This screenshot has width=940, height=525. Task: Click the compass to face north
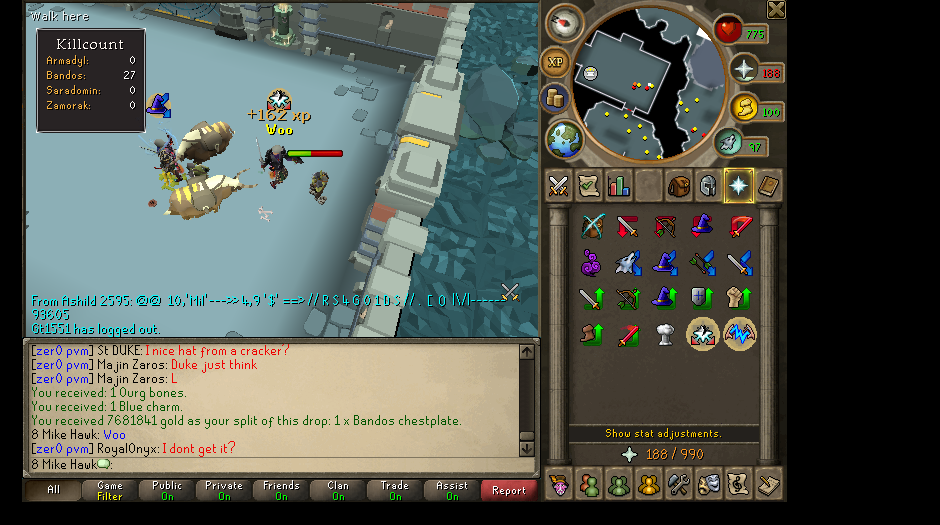point(566,25)
